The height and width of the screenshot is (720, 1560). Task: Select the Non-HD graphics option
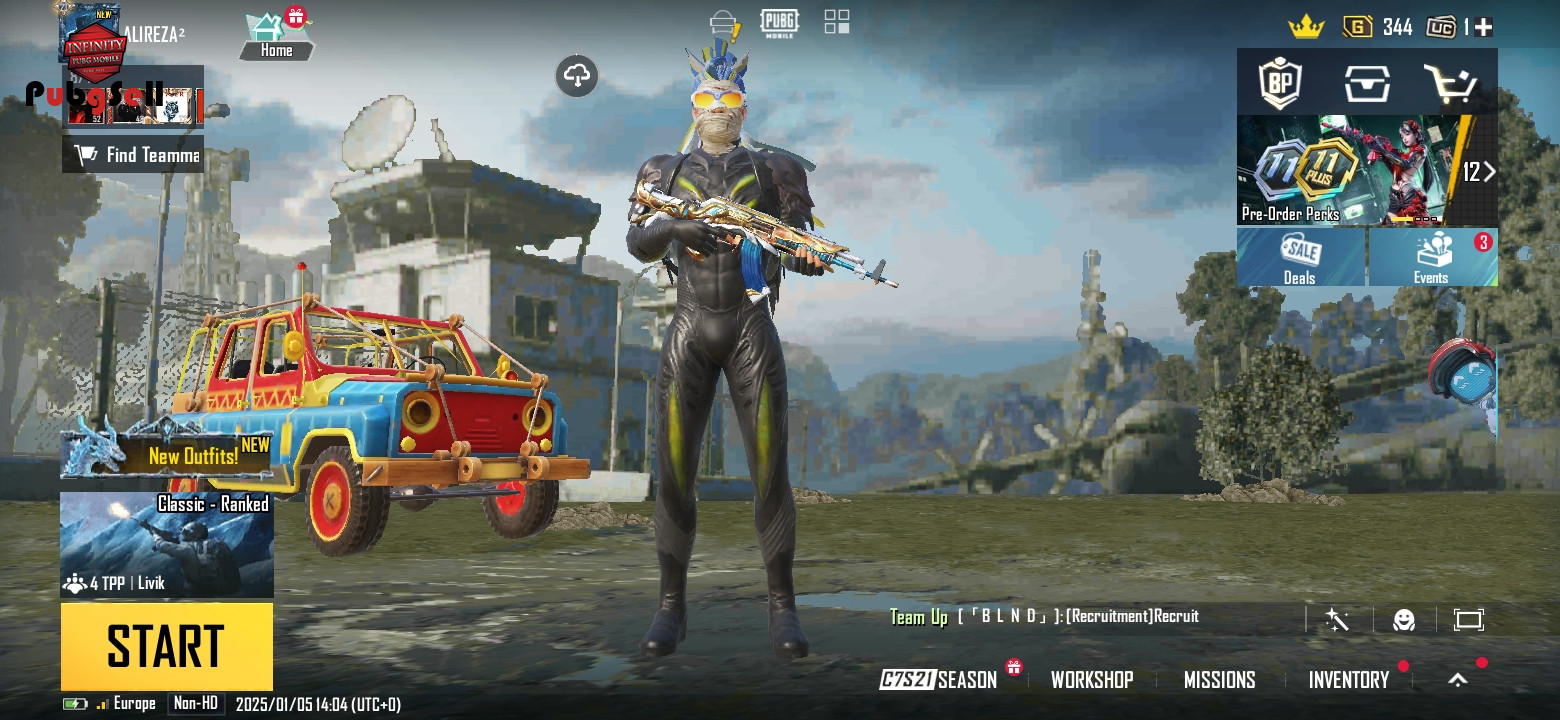[x=195, y=704]
